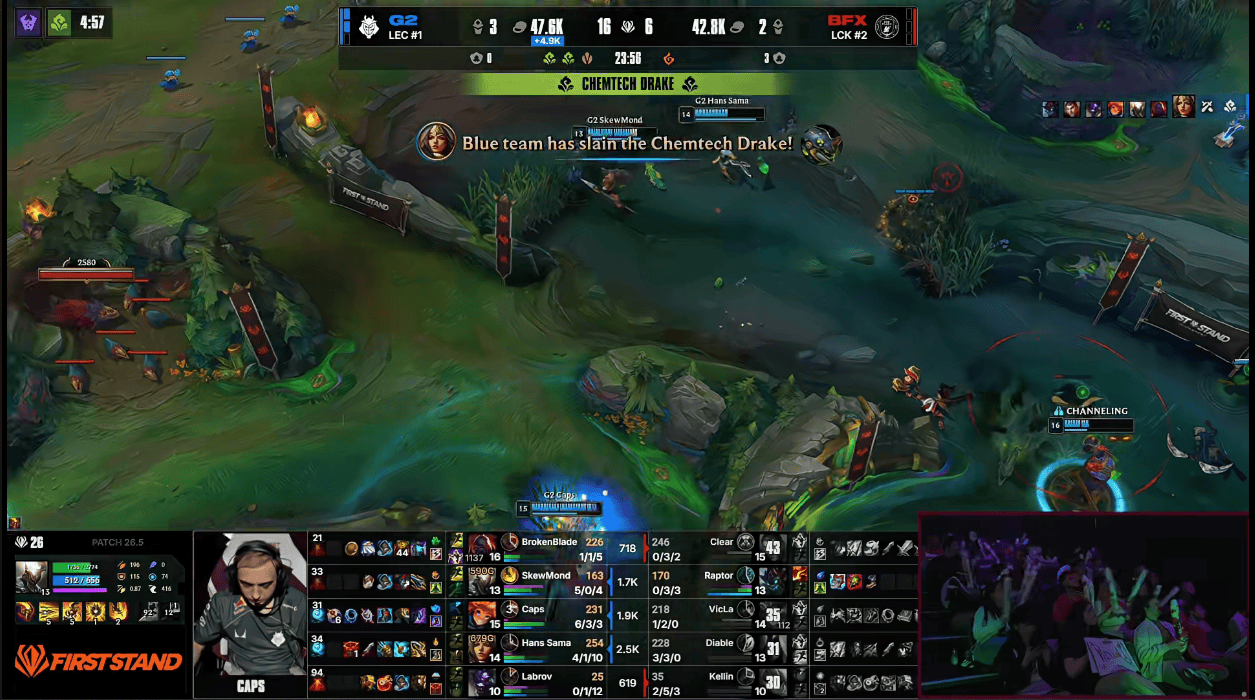This screenshot has height=700, width=1255.
Task: Click the First Stand tournament logo
Action: pos(98,661)
